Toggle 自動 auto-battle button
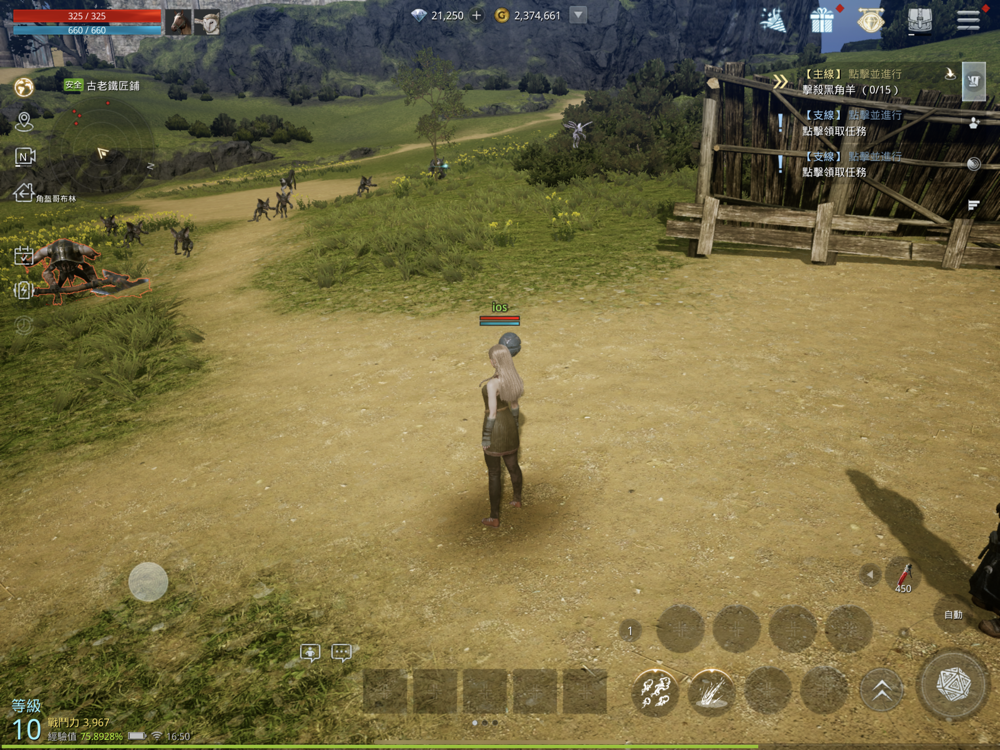This screenshot has width=1000, height=750. [953, 615]
